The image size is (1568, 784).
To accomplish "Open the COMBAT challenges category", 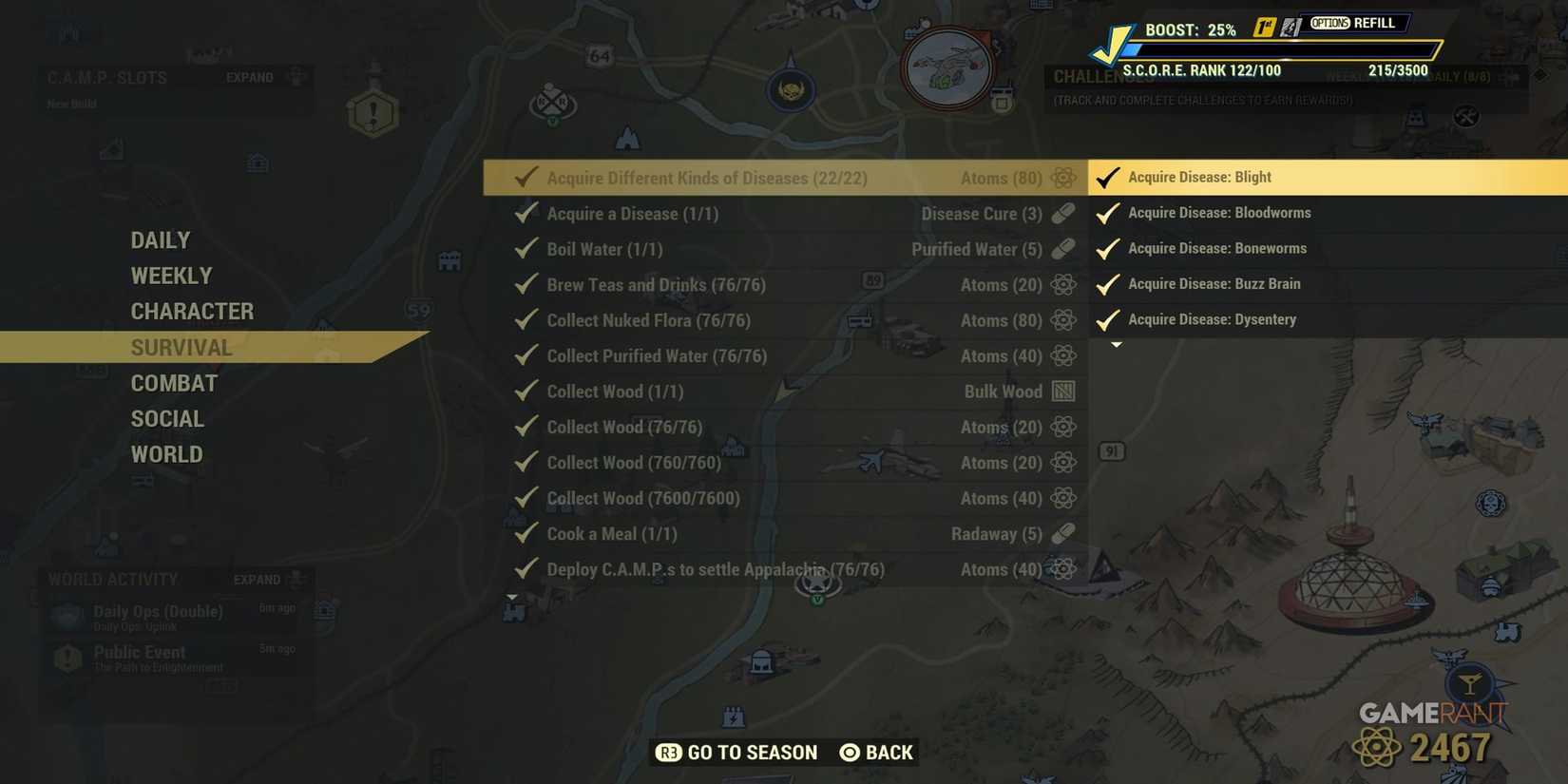I will click(x=174, y=383).
